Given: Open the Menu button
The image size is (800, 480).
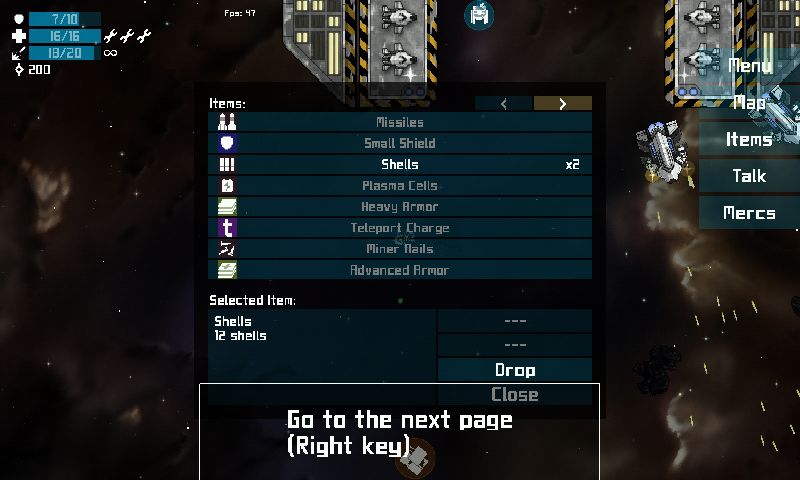Looking at the screenshot, I should 749,66.
